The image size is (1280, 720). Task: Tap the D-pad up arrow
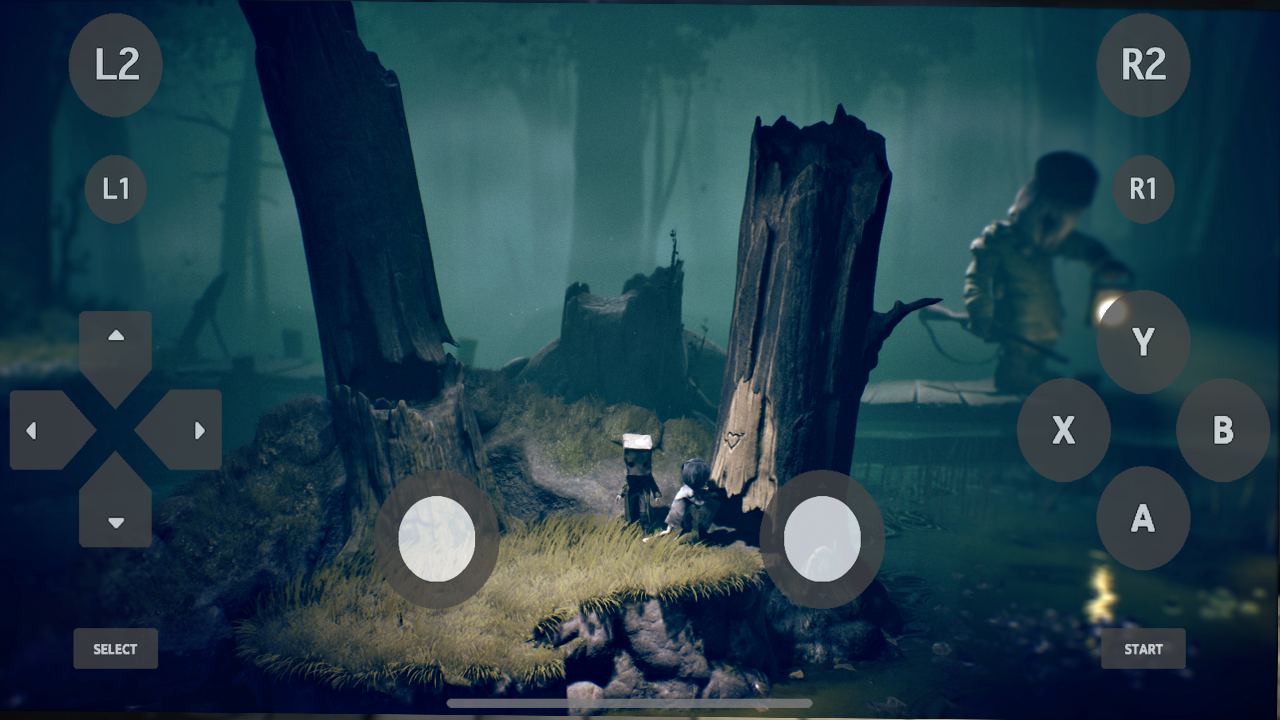point(115,338)
